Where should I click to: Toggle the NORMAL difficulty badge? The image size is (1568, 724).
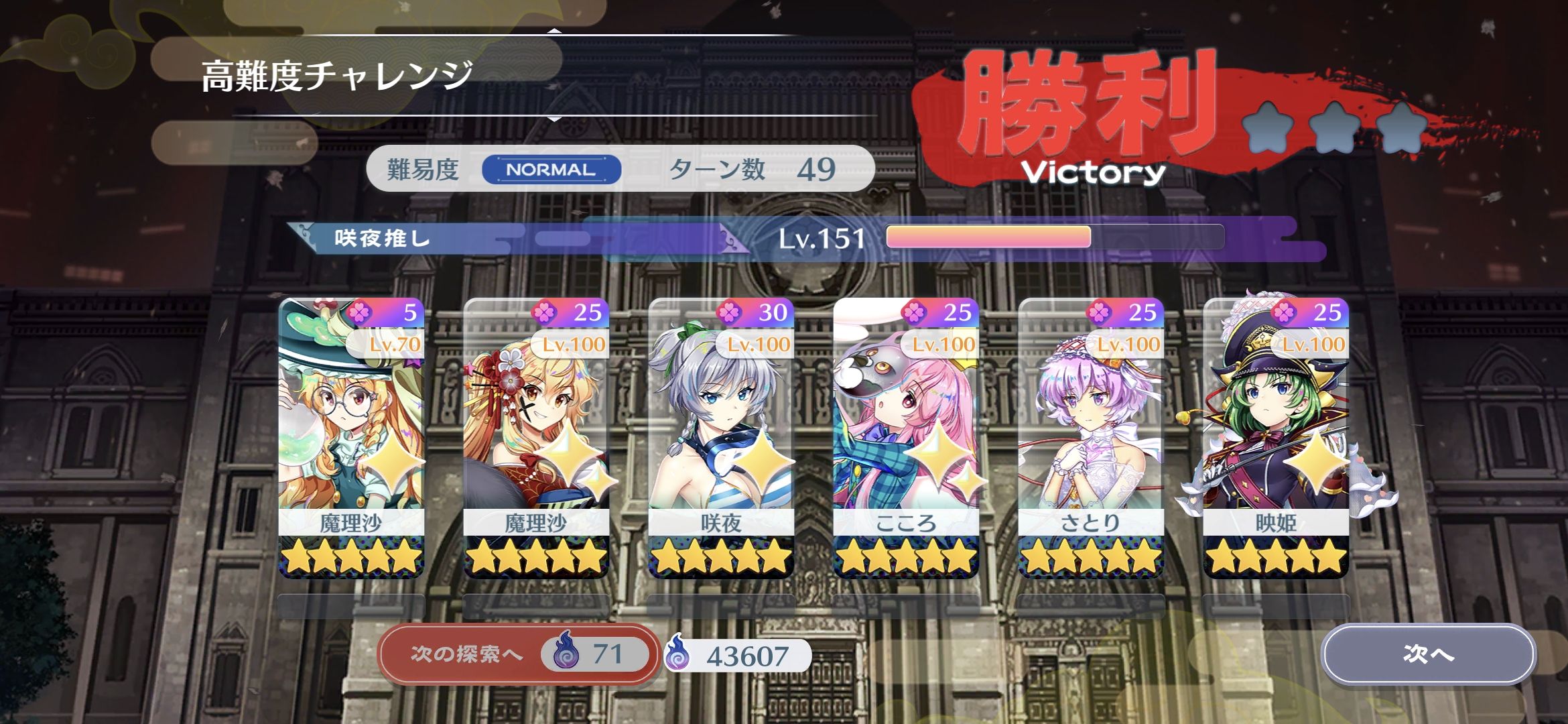(x=547, y=170)
